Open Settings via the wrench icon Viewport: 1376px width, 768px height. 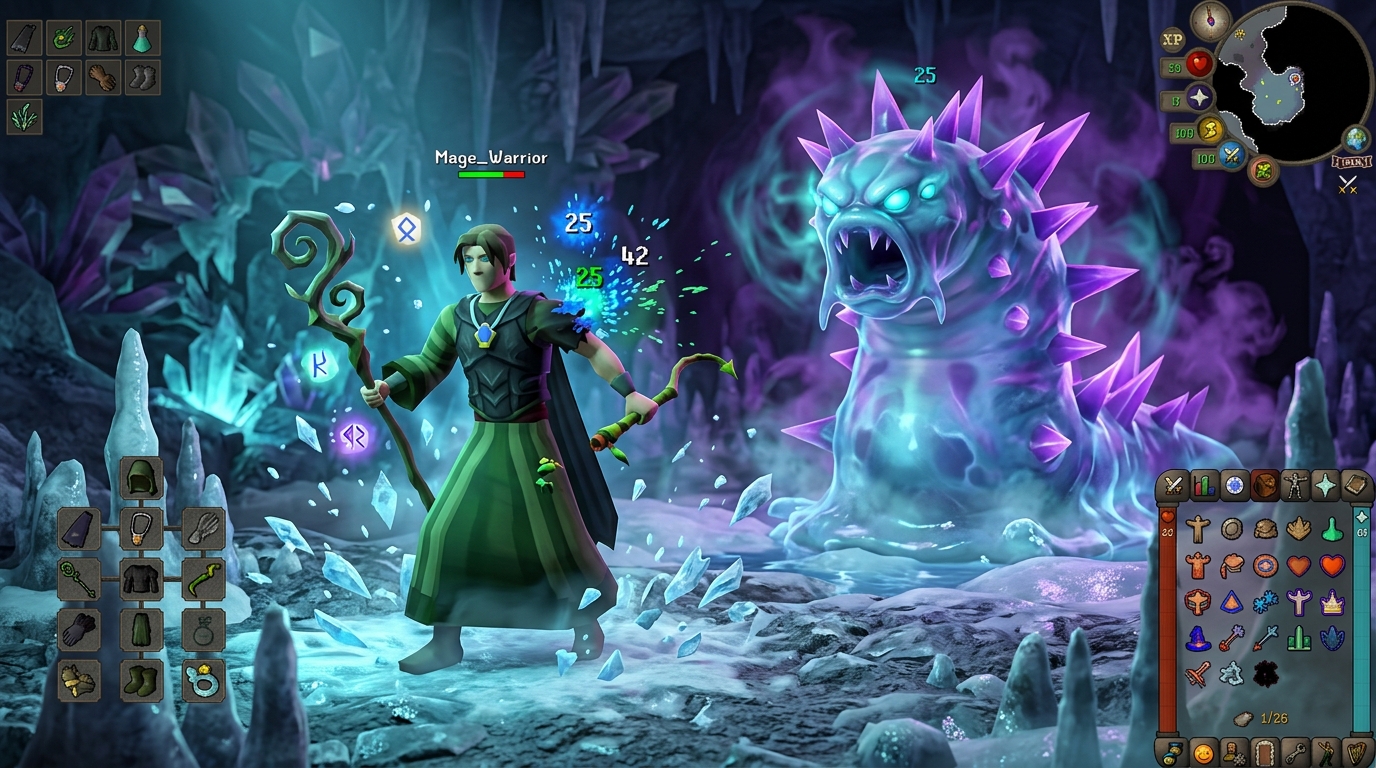click(x=1296, y=752)
